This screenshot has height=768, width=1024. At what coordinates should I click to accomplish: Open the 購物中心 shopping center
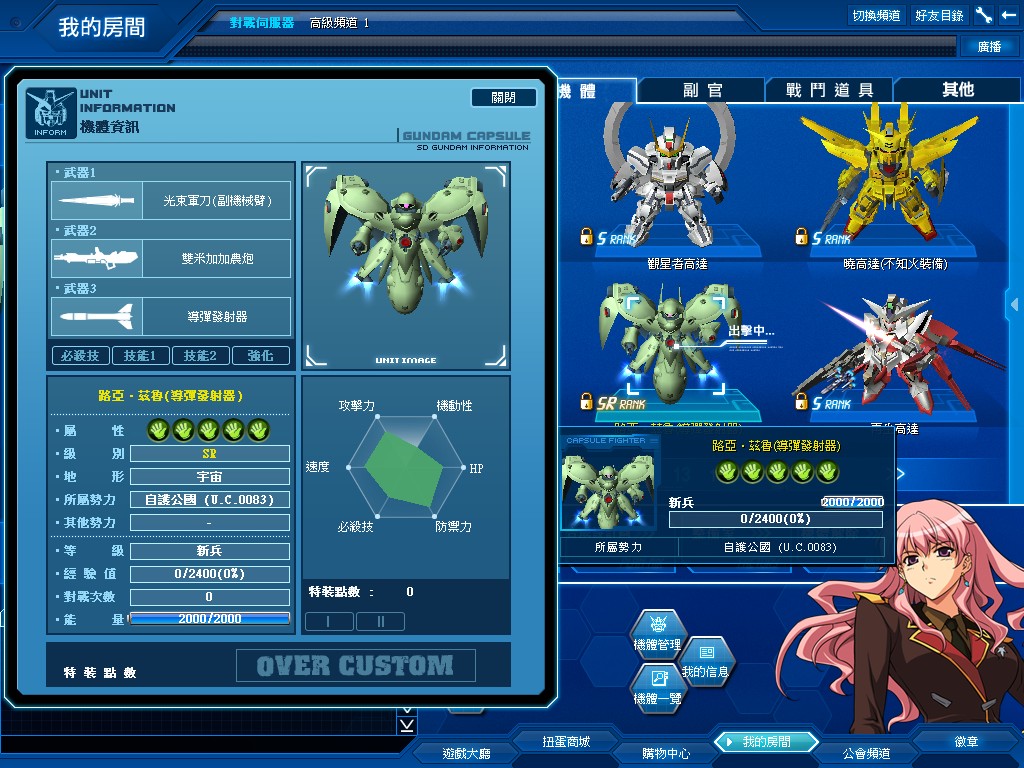666,753
